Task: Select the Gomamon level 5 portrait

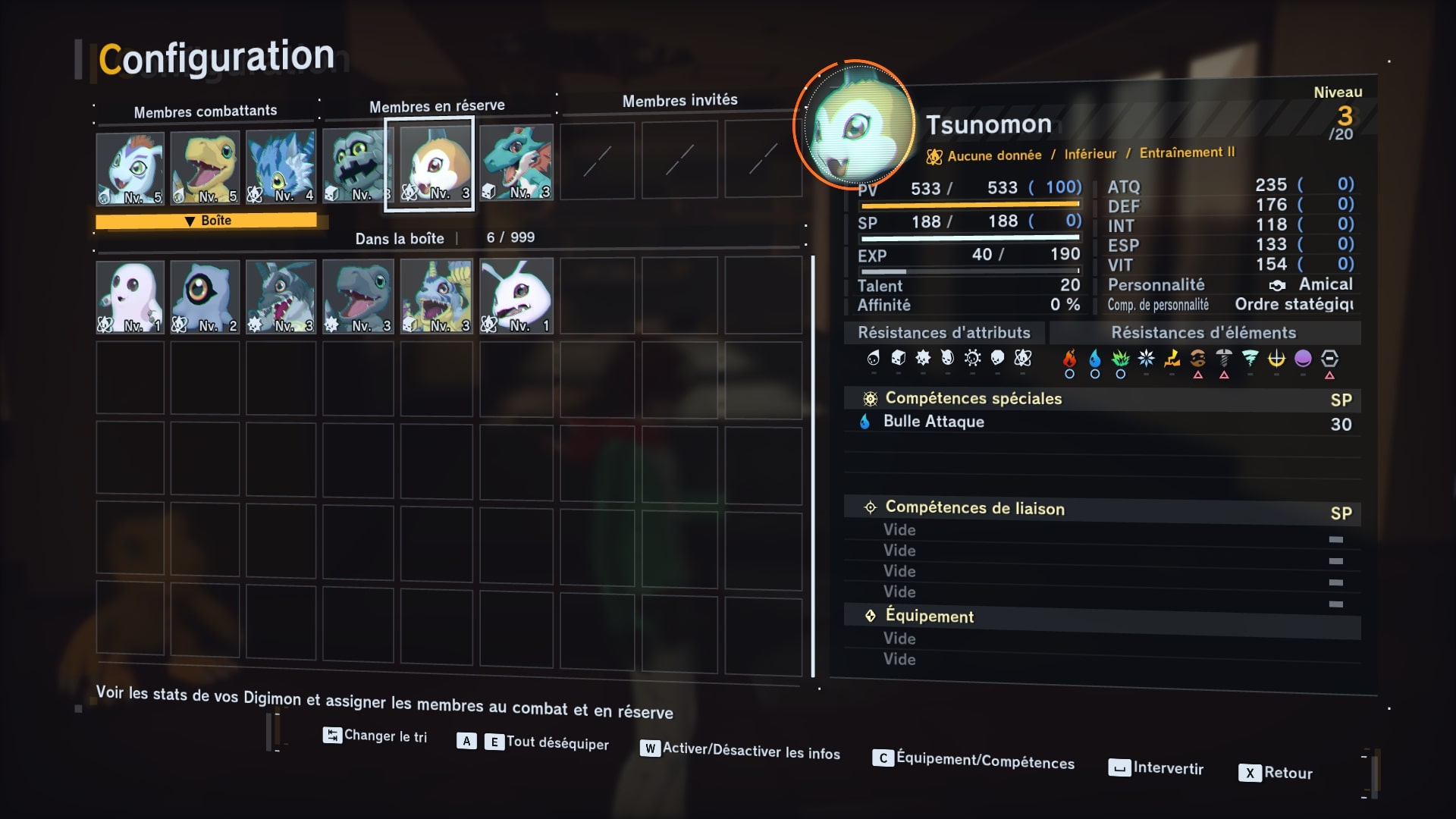Action: (130, 168)
